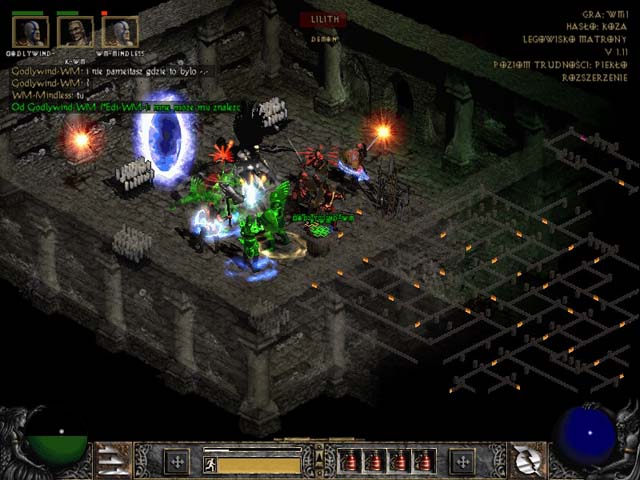Open the right mouse button skill selector
640x480 pixels.
point(526,461)
